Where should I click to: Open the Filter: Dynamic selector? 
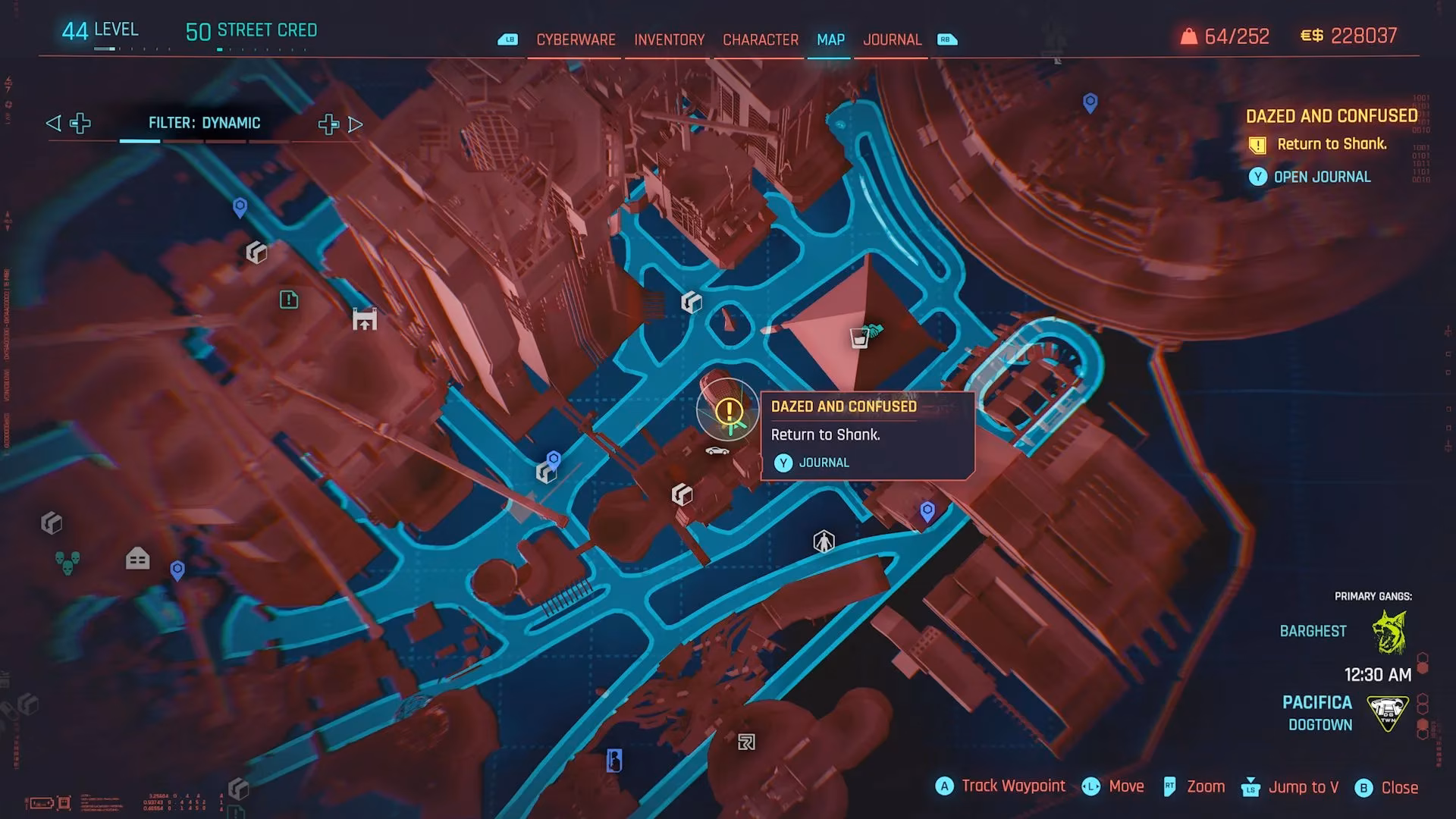(205, 122)
